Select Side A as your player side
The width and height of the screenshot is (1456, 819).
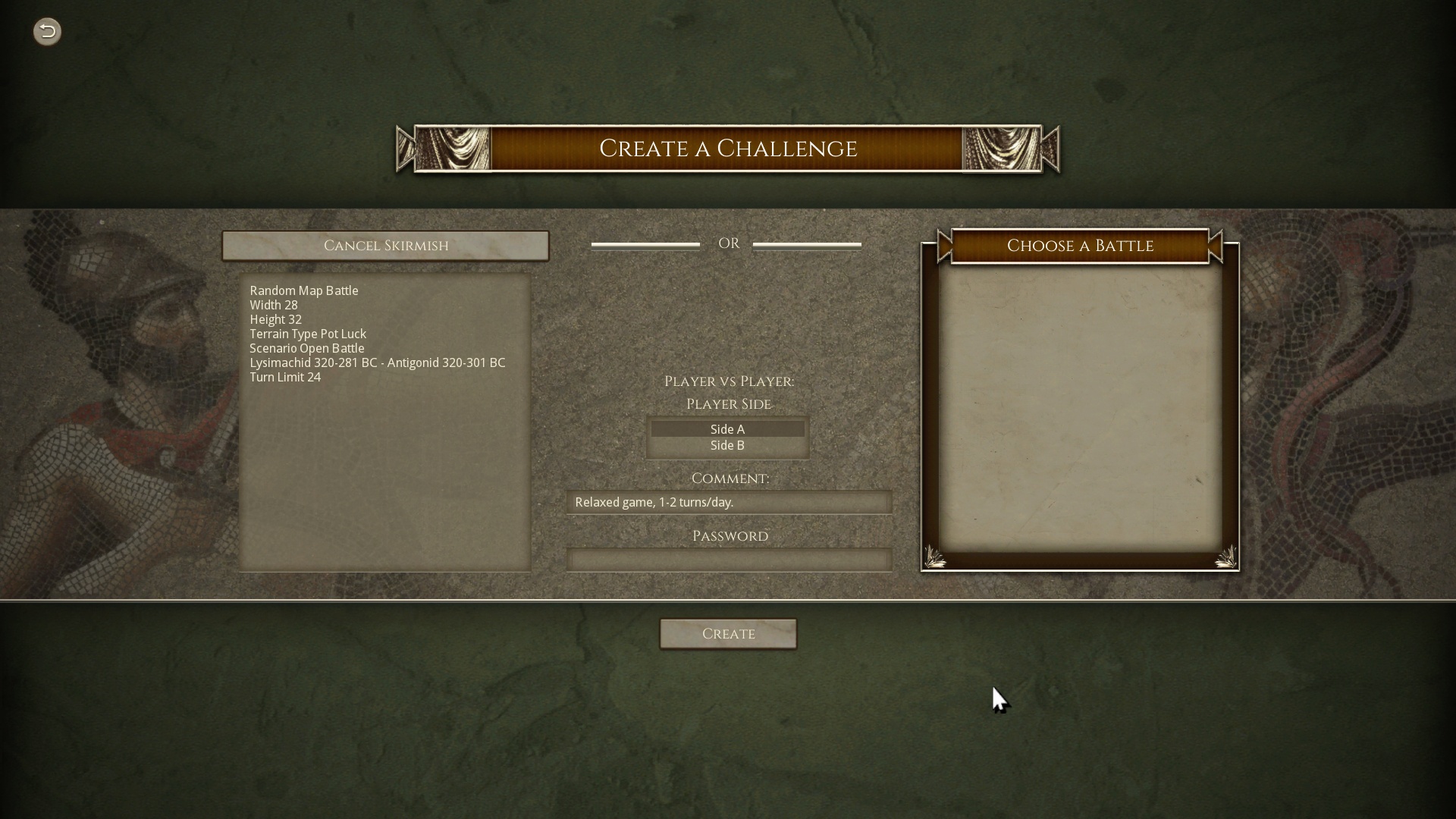pyautogui.click(x=727, y=428)
